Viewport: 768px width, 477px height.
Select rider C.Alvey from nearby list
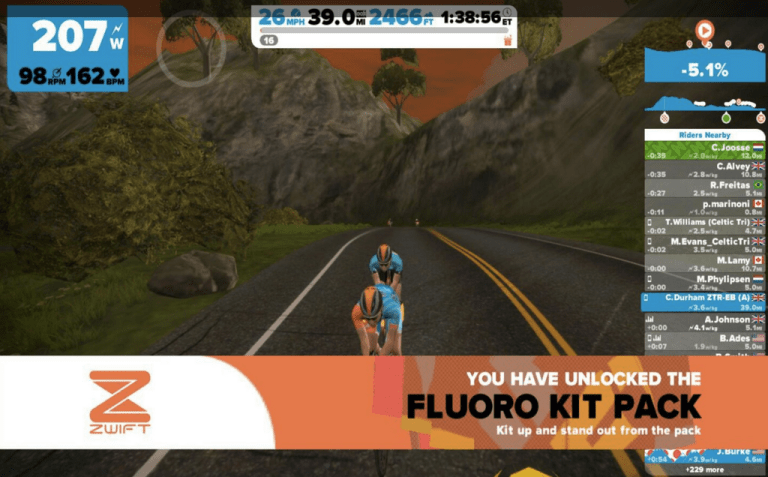tap(704, 170)
